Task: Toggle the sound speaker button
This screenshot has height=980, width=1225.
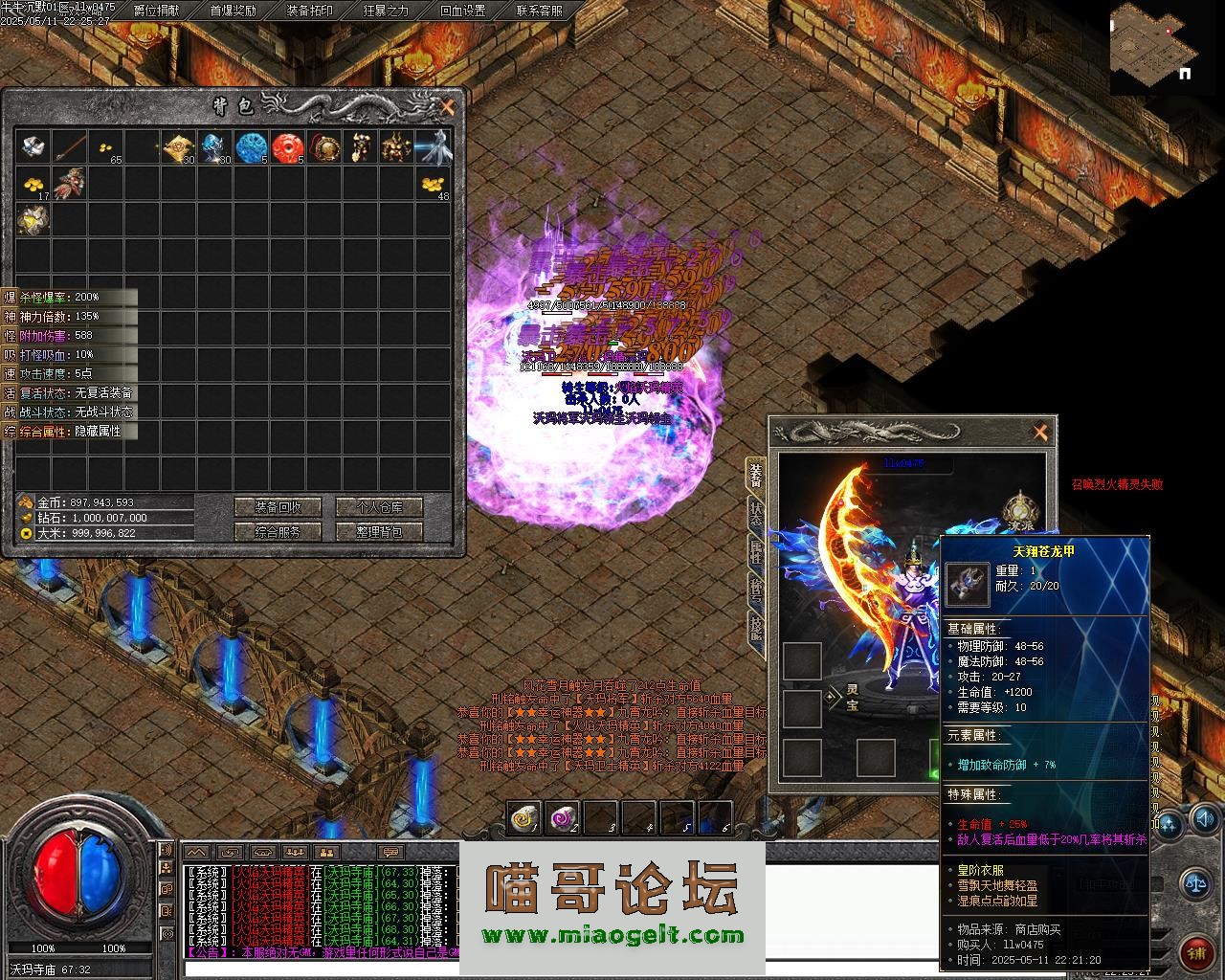Action: coord(1203,819)
